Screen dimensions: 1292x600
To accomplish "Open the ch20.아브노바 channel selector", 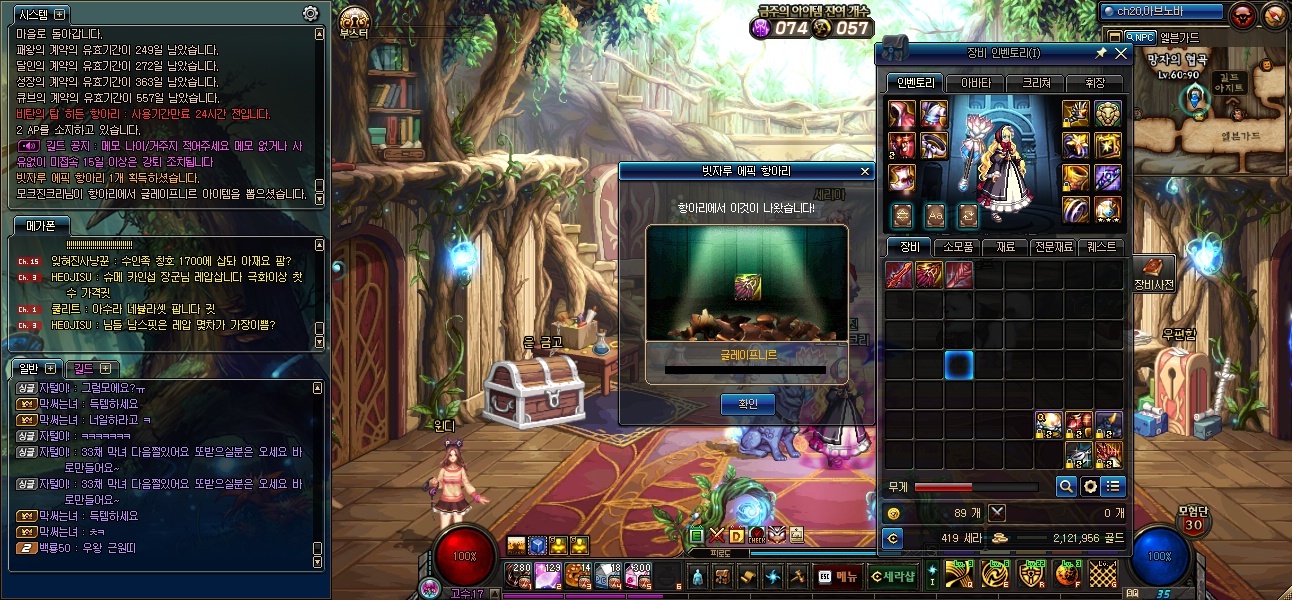I will pyautogui.click(x=1163, y=11).
